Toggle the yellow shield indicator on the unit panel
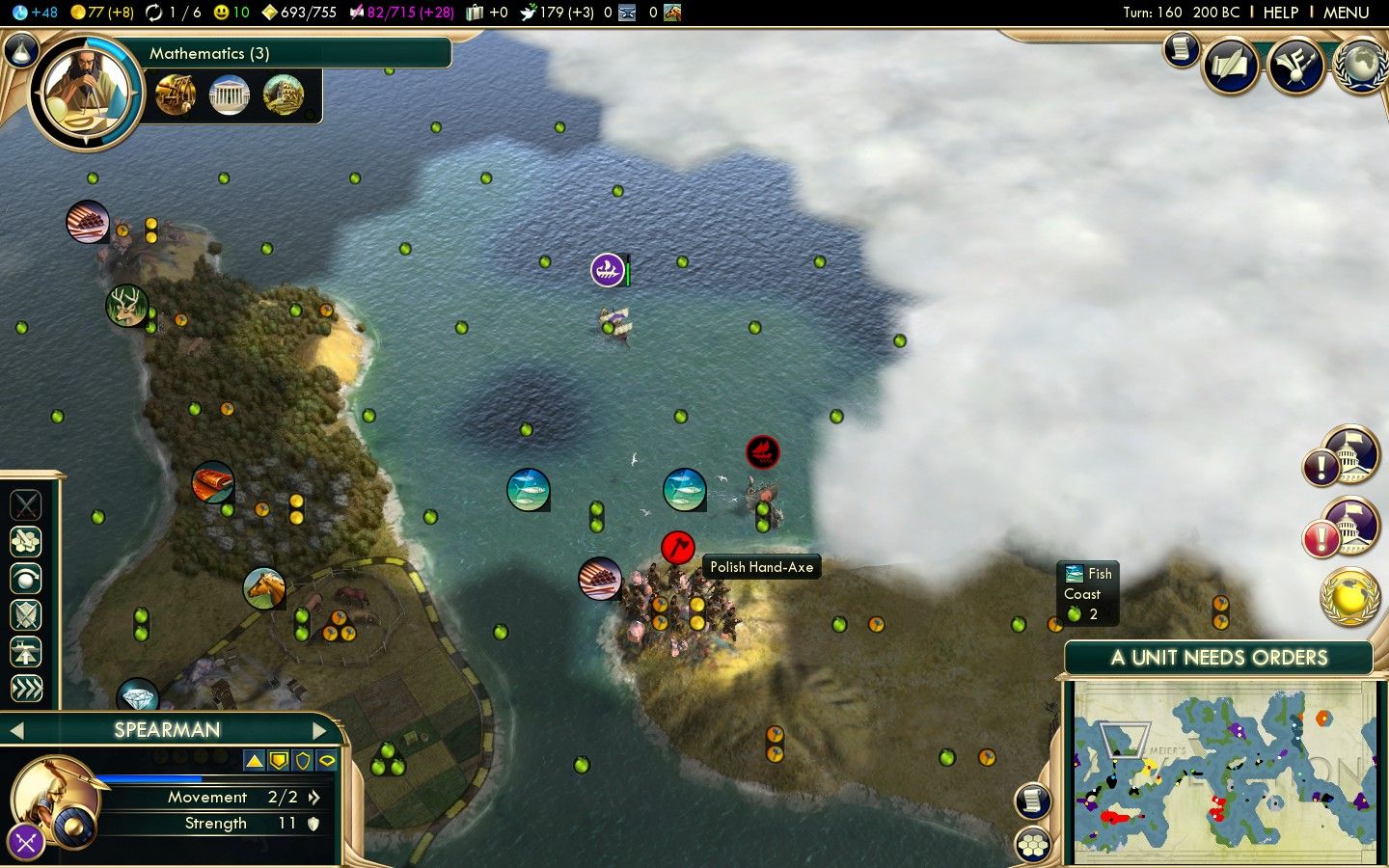 coord(278,759)
